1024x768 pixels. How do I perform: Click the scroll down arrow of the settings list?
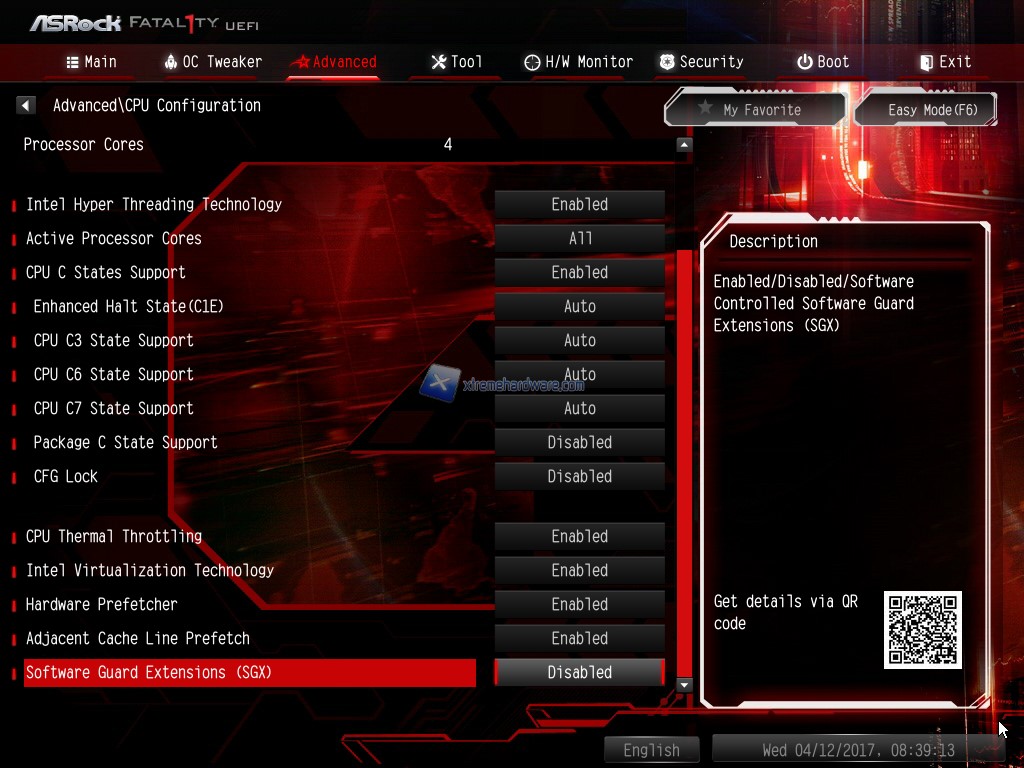coord(684,685)
